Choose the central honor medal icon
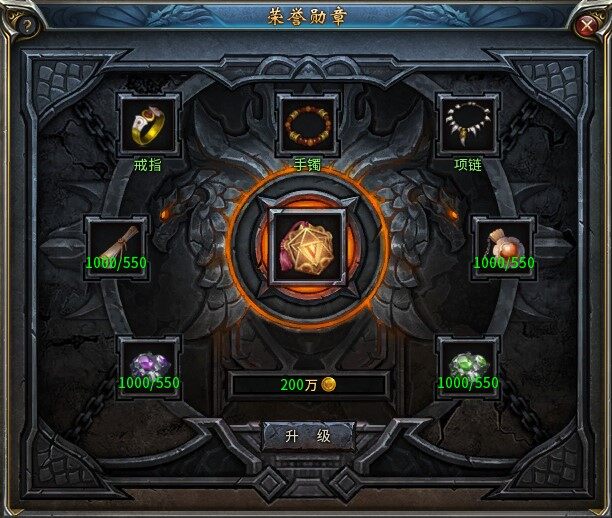The height and width of the screenshot is (518, 612). 308,243
